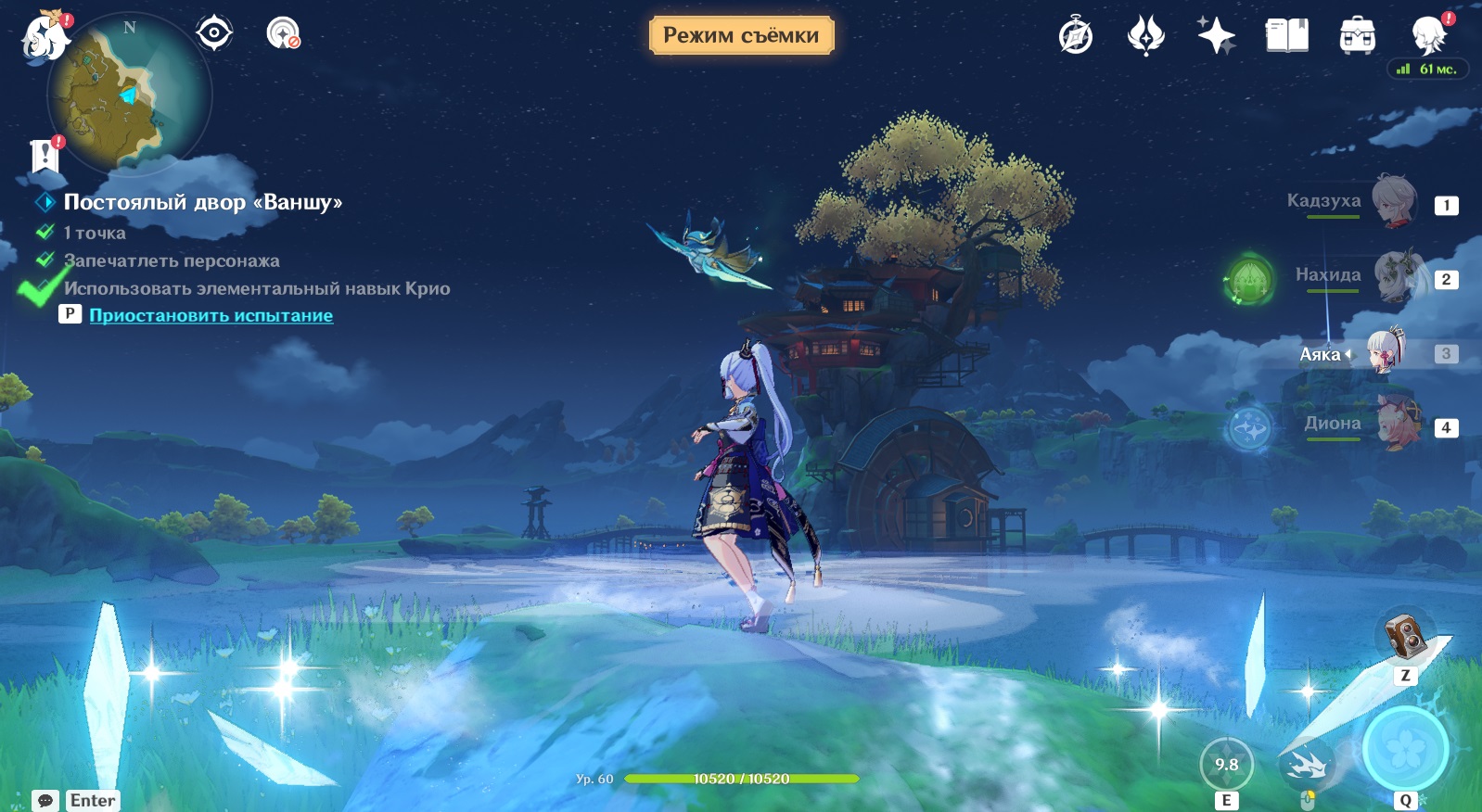Open the quest exclamation bookmark icon
Image resolution: width=1482 pixels, height=812 pixels.
pos(45,156)
